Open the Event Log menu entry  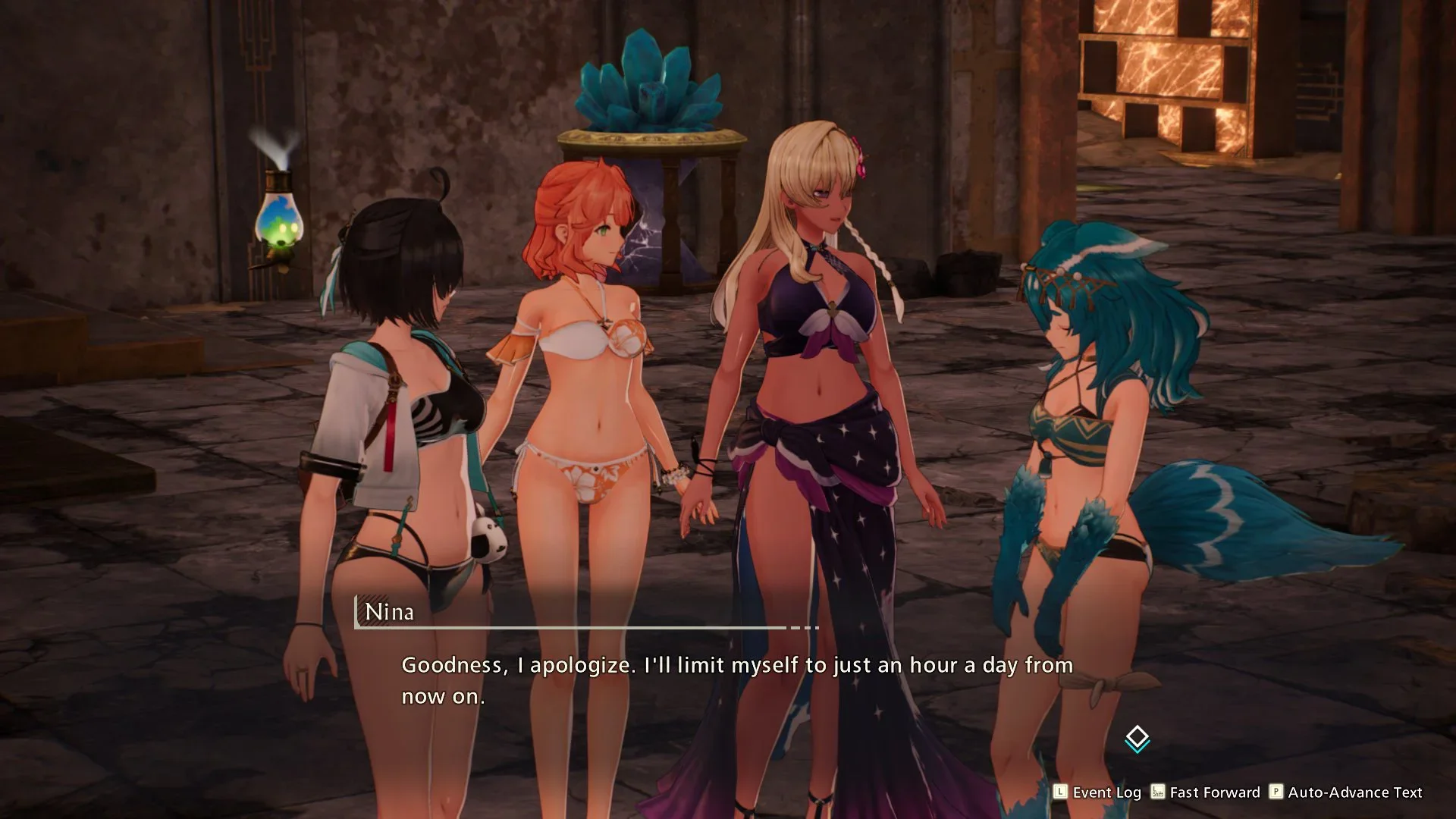tap(1107, 792)
